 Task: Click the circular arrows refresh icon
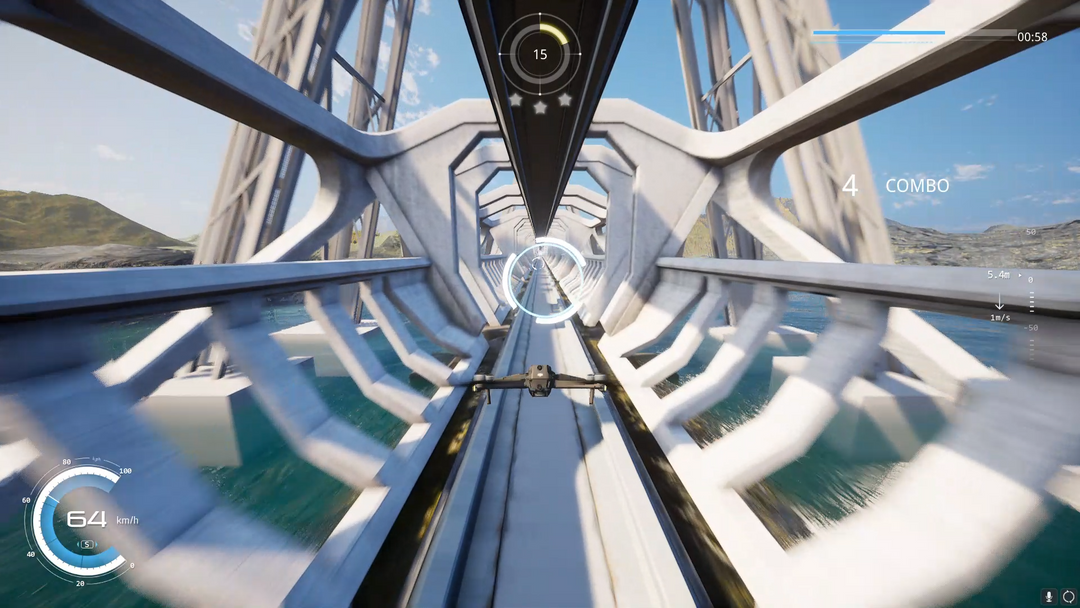click(x=1068, y=596)
